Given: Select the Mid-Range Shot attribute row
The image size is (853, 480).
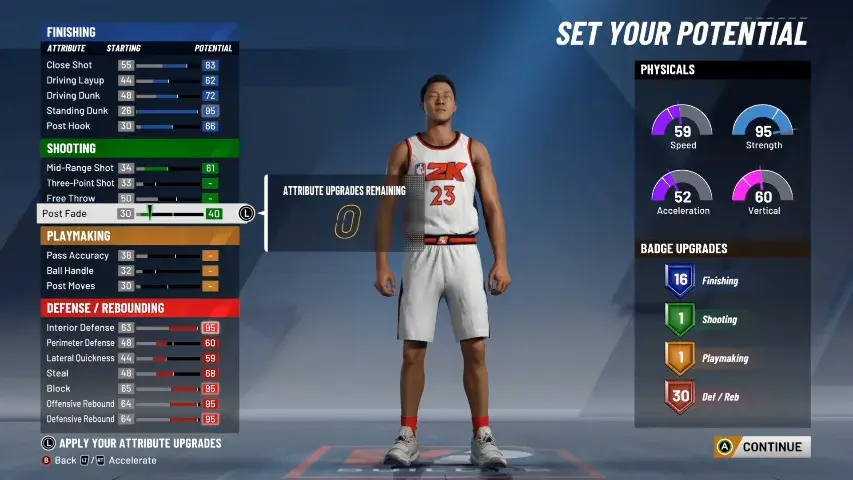Looking at the screenshot, I should click(138, 168).
